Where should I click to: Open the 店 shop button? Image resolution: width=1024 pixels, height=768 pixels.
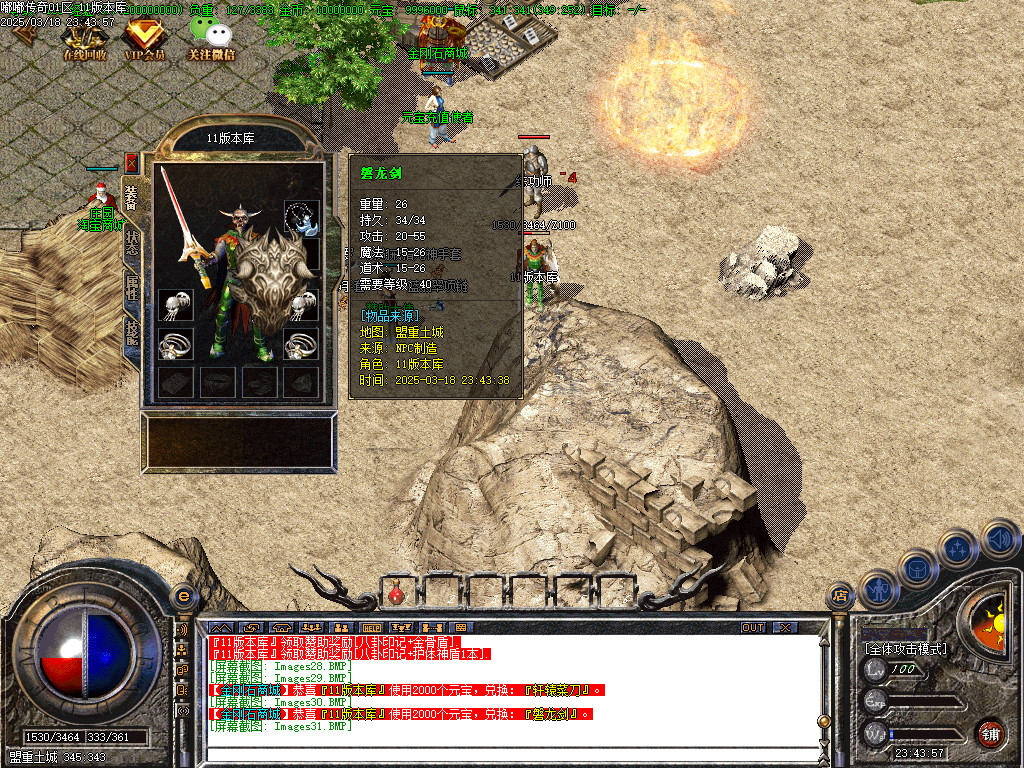coord(840,597)
